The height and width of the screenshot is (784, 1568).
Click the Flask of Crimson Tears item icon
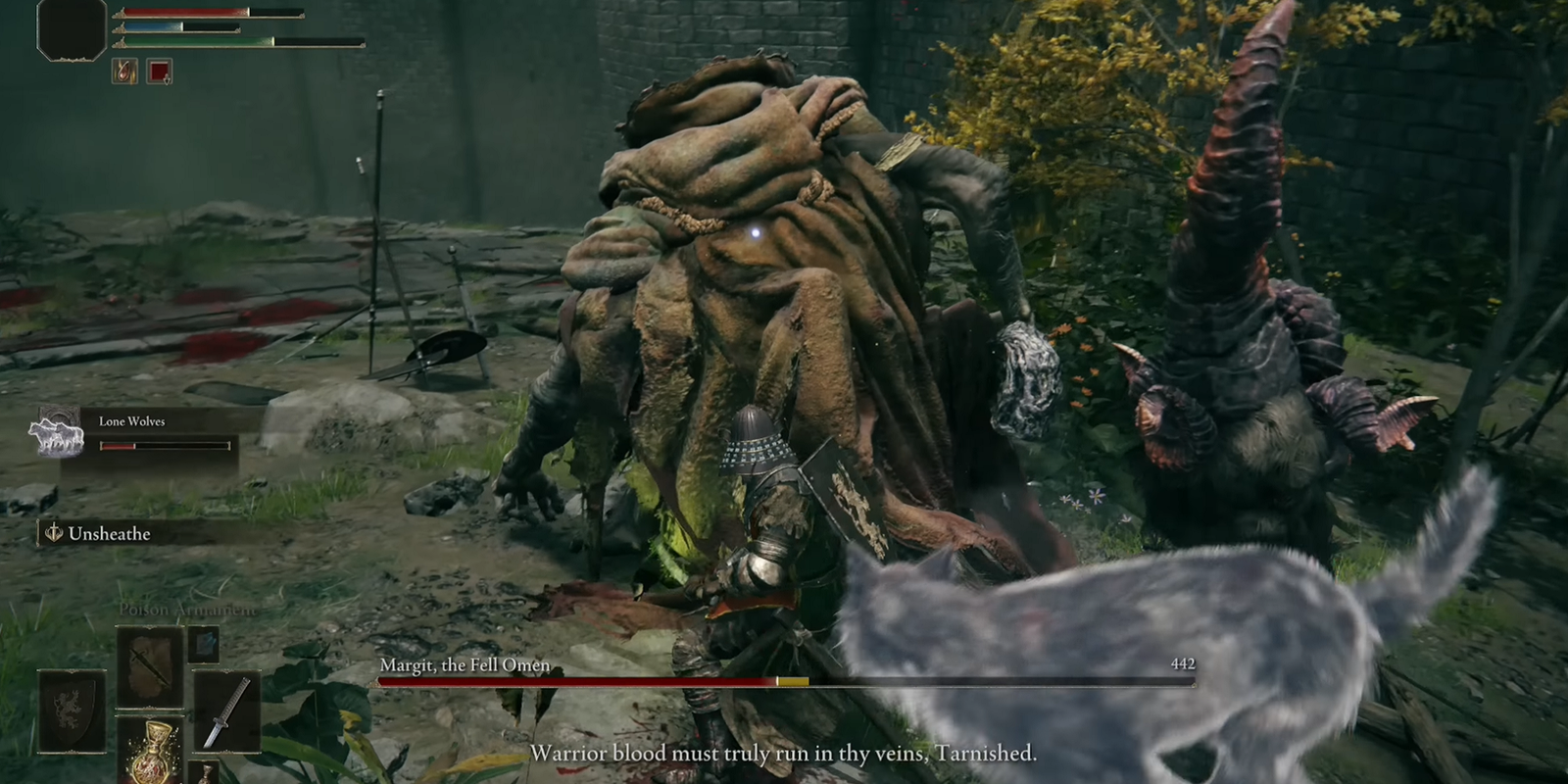(151, 758)
